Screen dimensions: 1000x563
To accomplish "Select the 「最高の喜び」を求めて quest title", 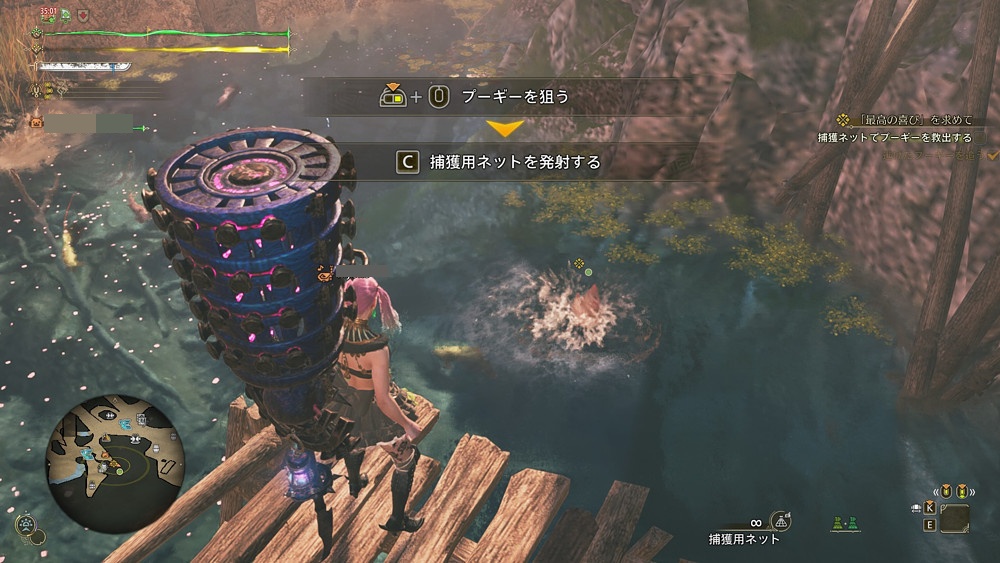I will [910, 119].
